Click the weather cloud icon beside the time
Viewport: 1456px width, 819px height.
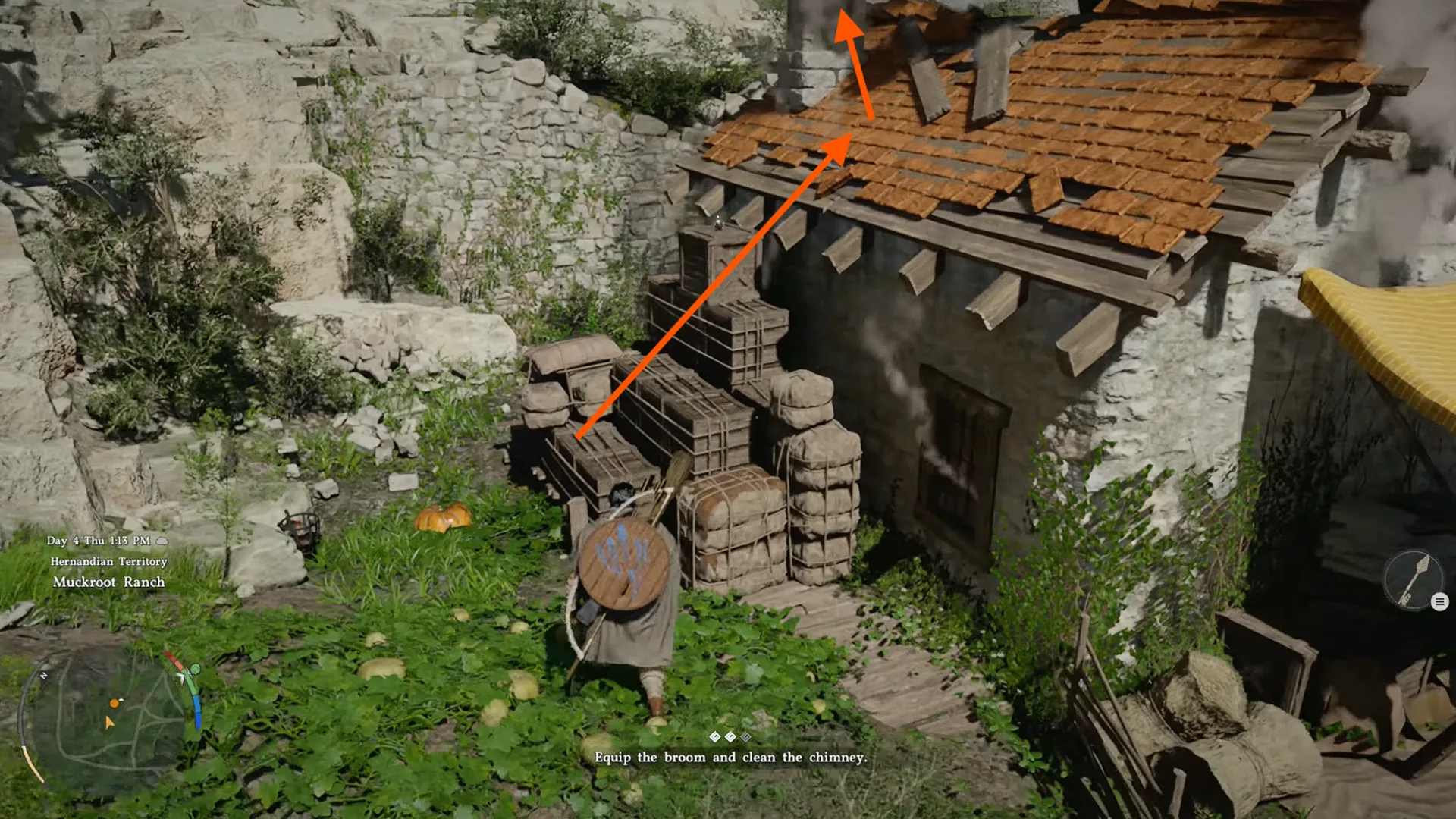162,541
